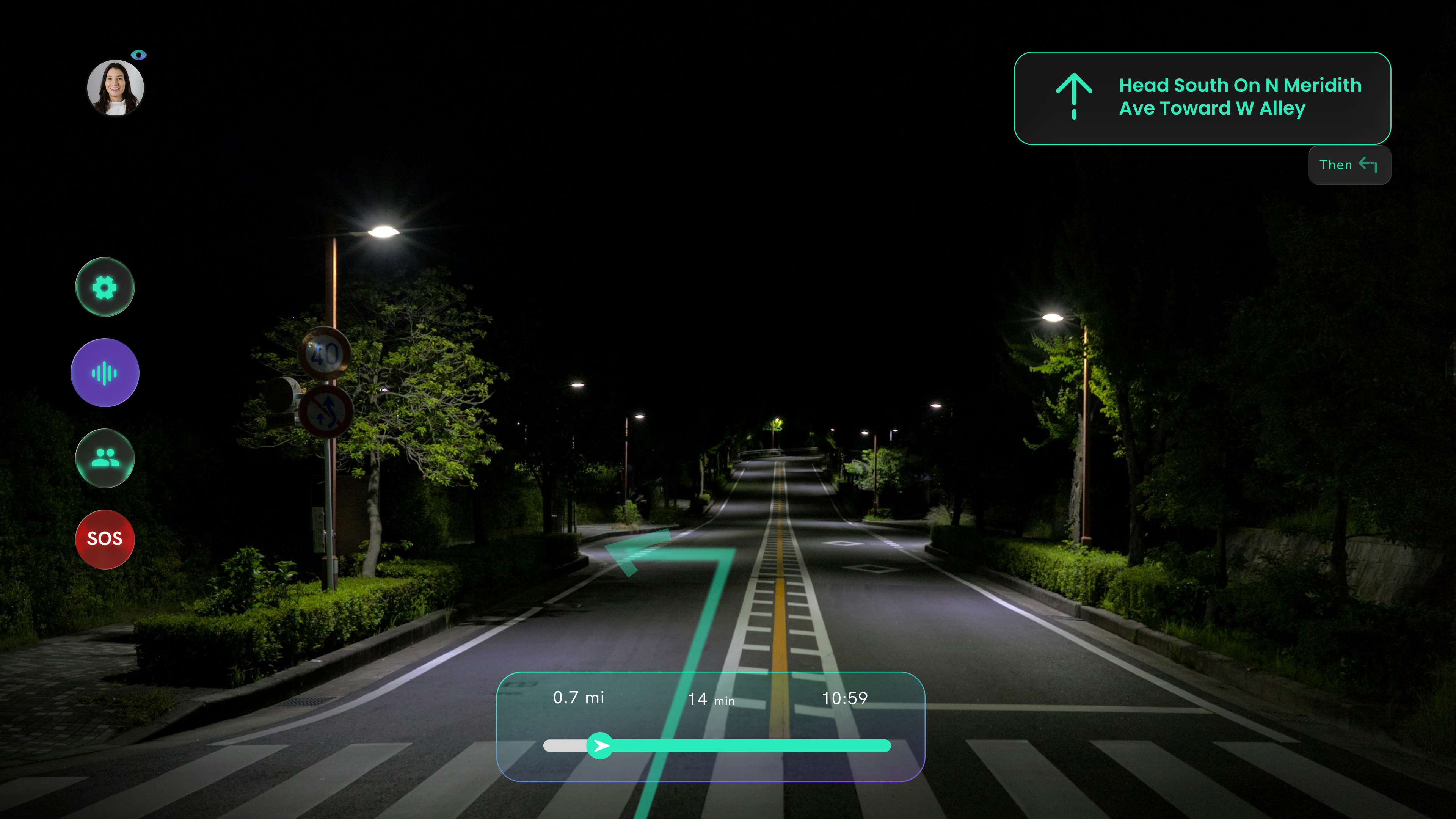Open the gear settings button

pyautogui.click(x=105, y=287)
